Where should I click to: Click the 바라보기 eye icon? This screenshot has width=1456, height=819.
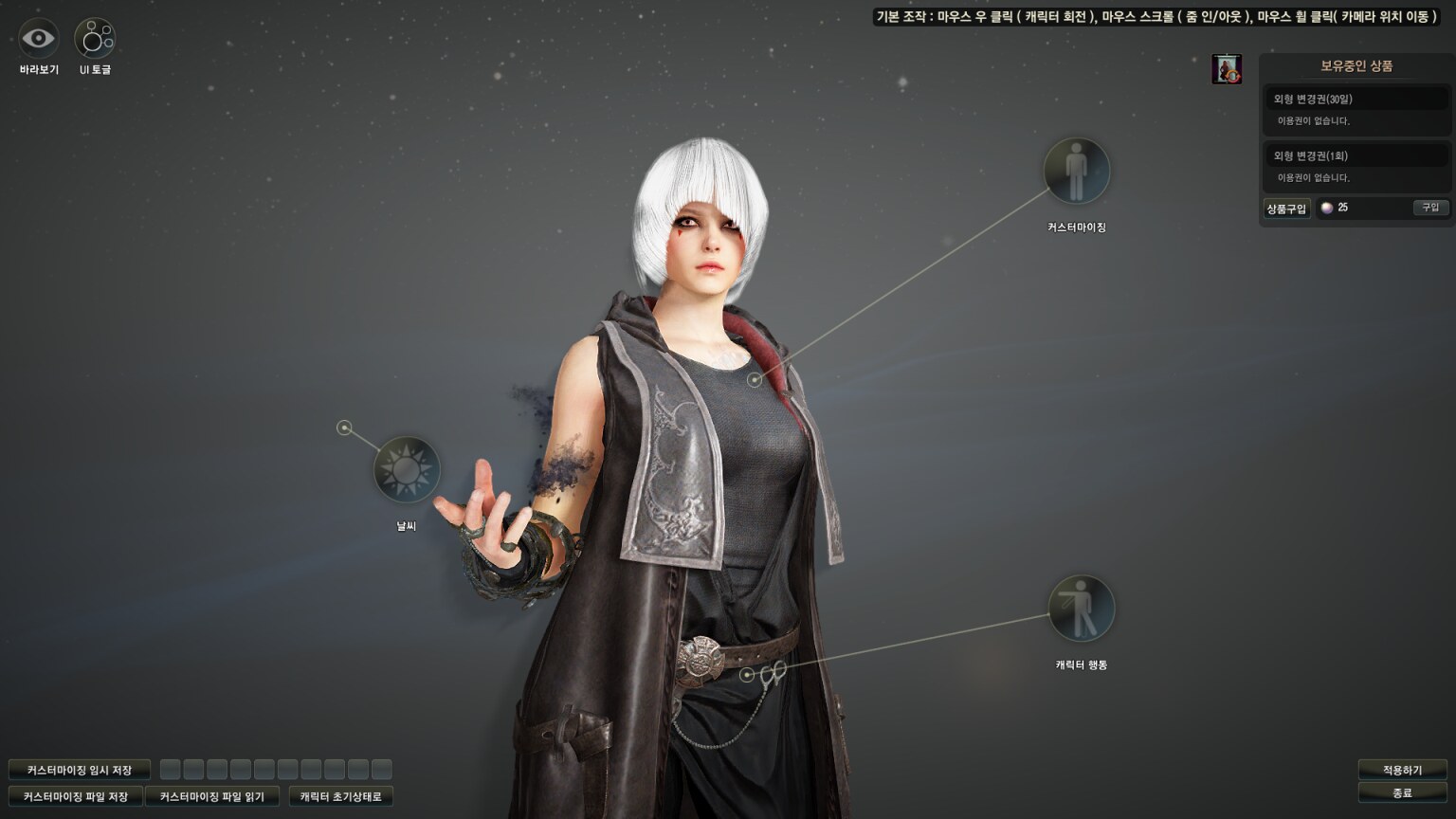[x=39, y=39]
